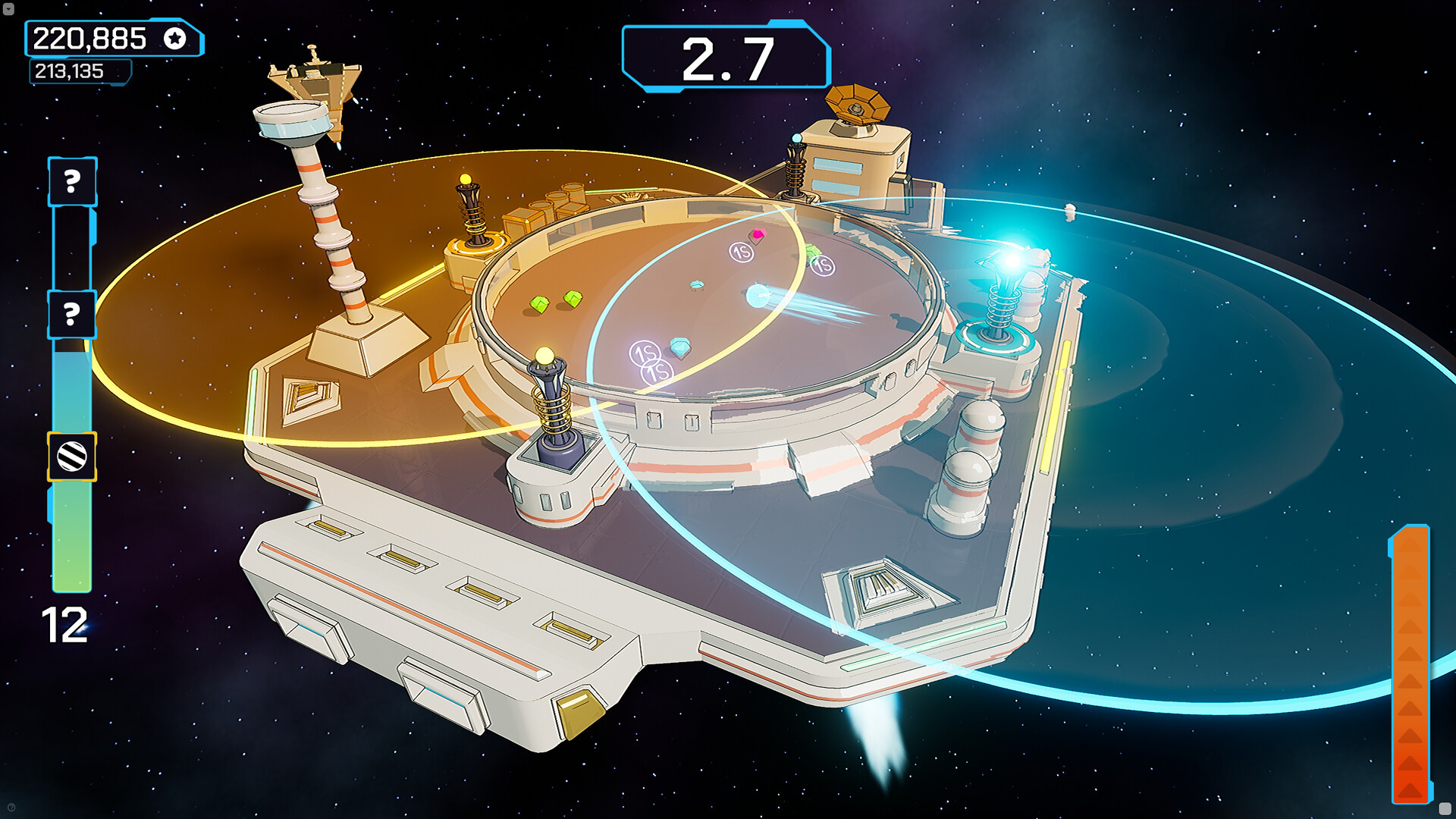This screenshot has width=1456, height=819.
Task: Open the second "?" mystery reward box
Action: (71, 313)
